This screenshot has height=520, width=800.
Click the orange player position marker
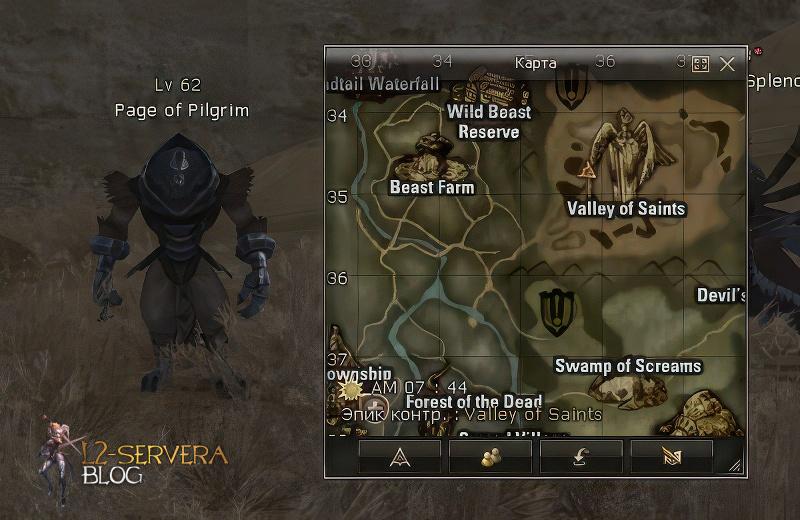coord(586,169)
